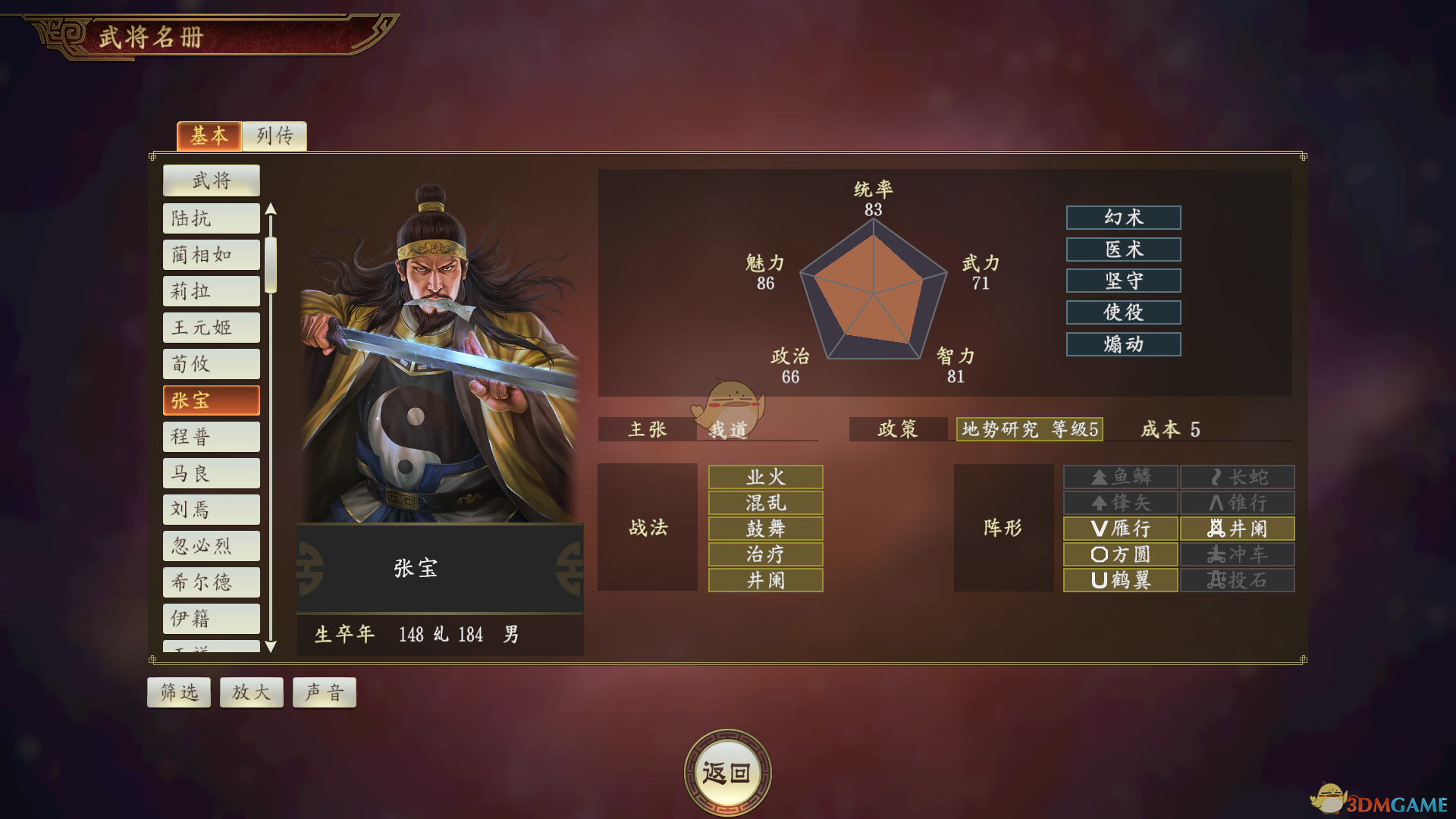Image resolution: width=1456 pixels, height=819 pixels.
Task: Select 忽必烈 from the officer list
Action: tap(211, 545)
